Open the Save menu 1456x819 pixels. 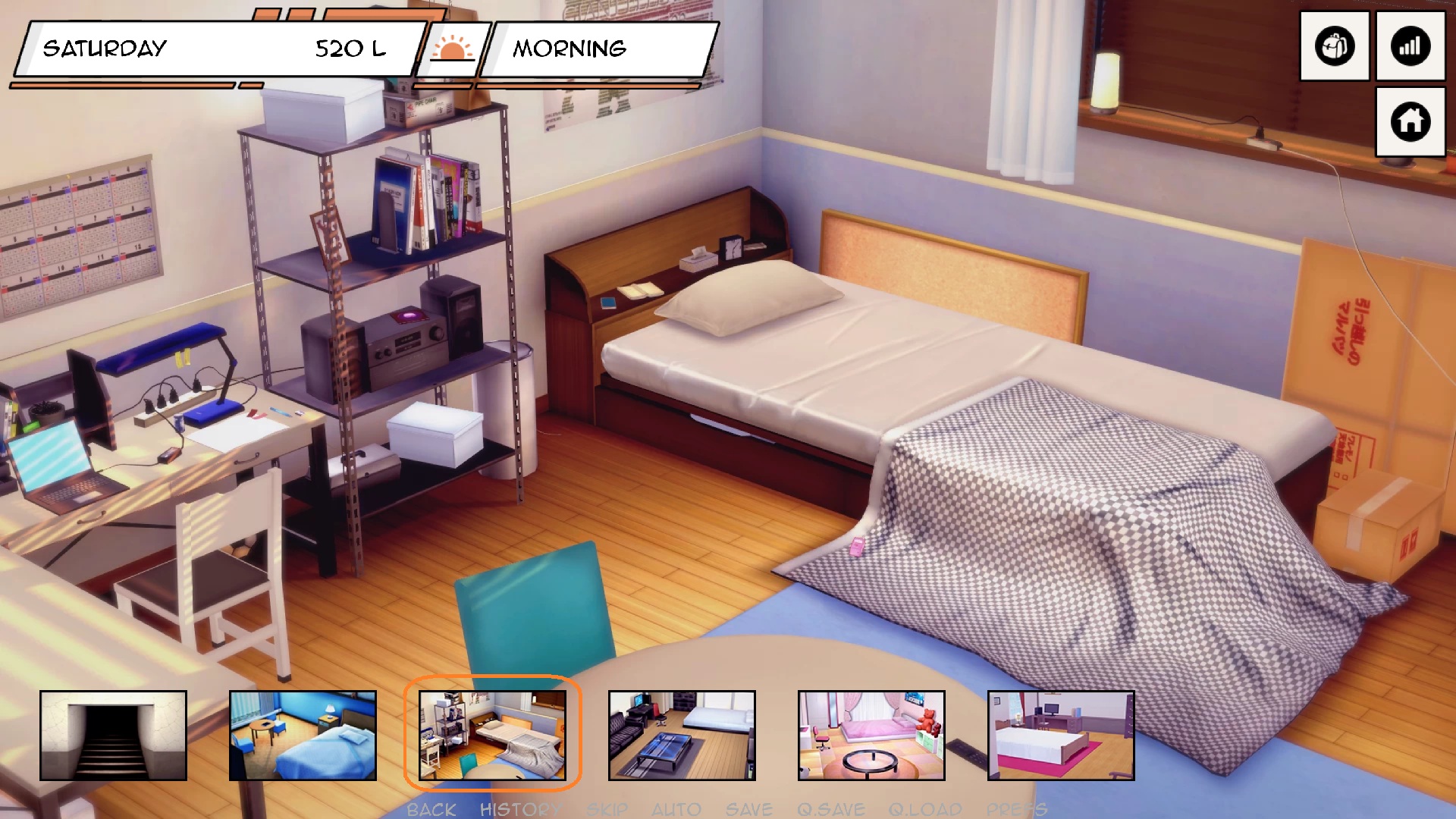click(x=748, y=809)
